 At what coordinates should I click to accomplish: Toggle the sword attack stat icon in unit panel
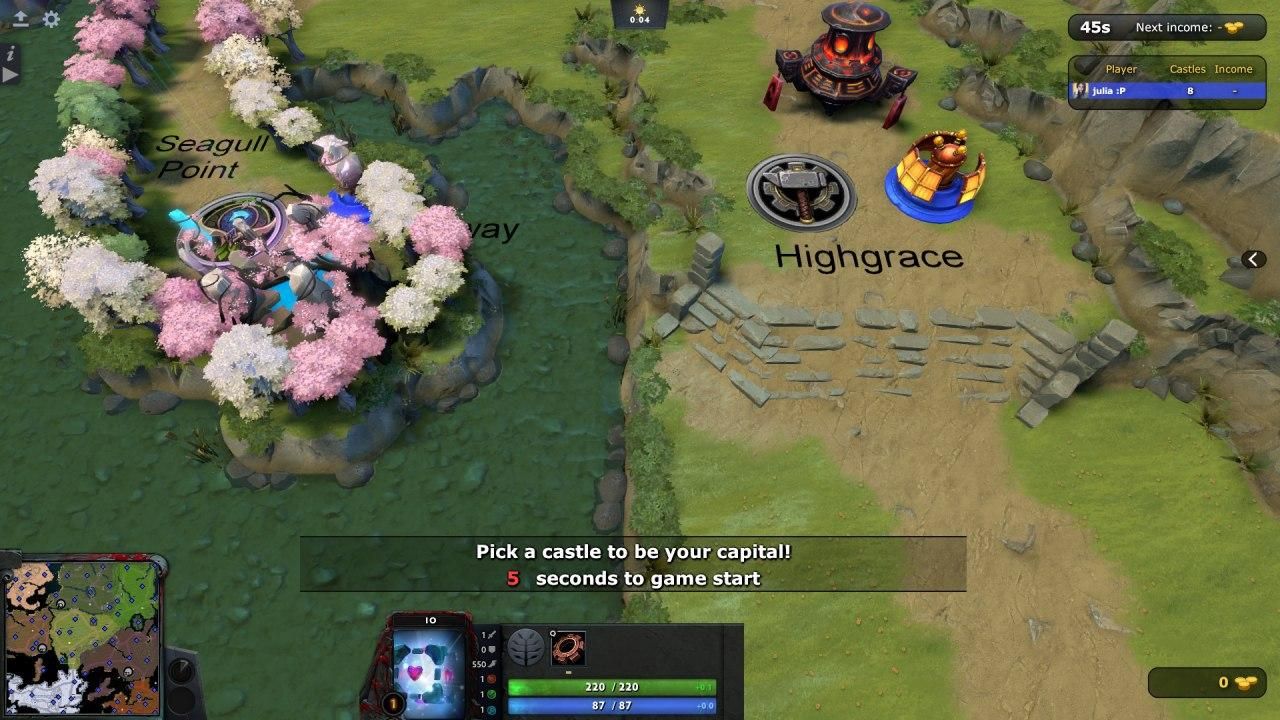(493, 633)
